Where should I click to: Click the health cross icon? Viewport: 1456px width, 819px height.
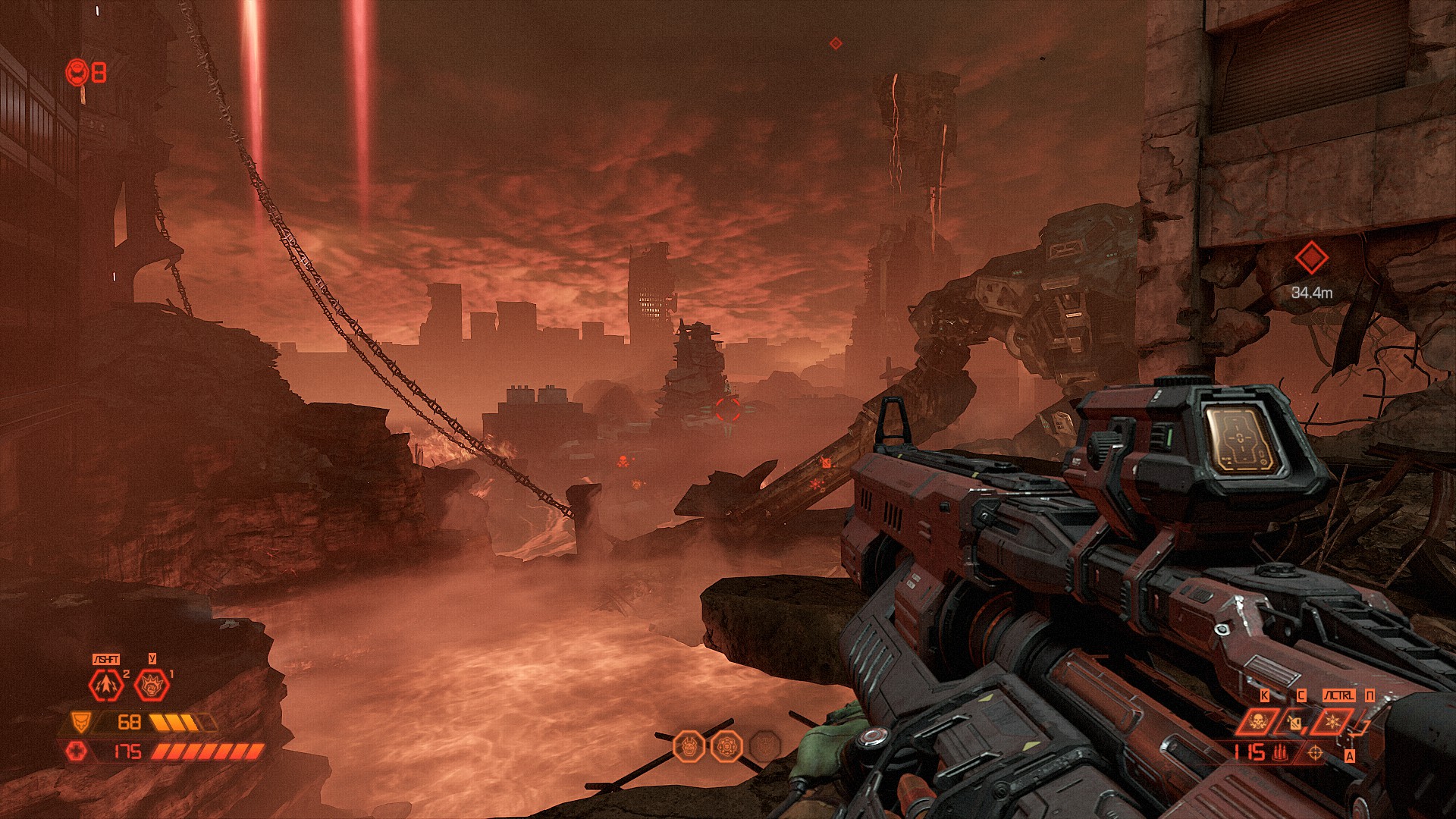pos(77,751)
